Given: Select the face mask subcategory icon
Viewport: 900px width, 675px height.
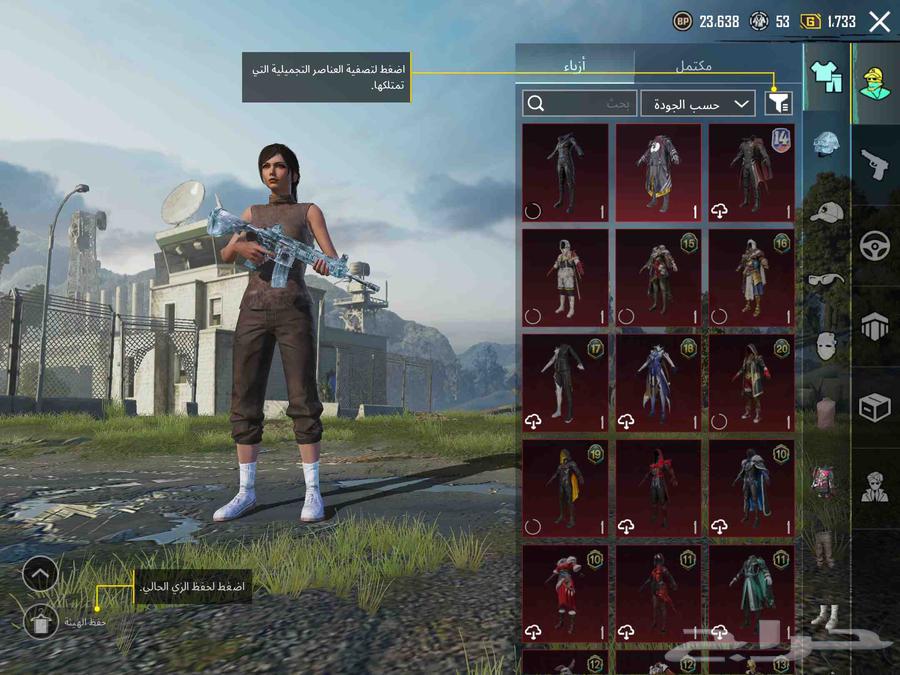Looking at the screenshot, I should [x=826, y=346].
